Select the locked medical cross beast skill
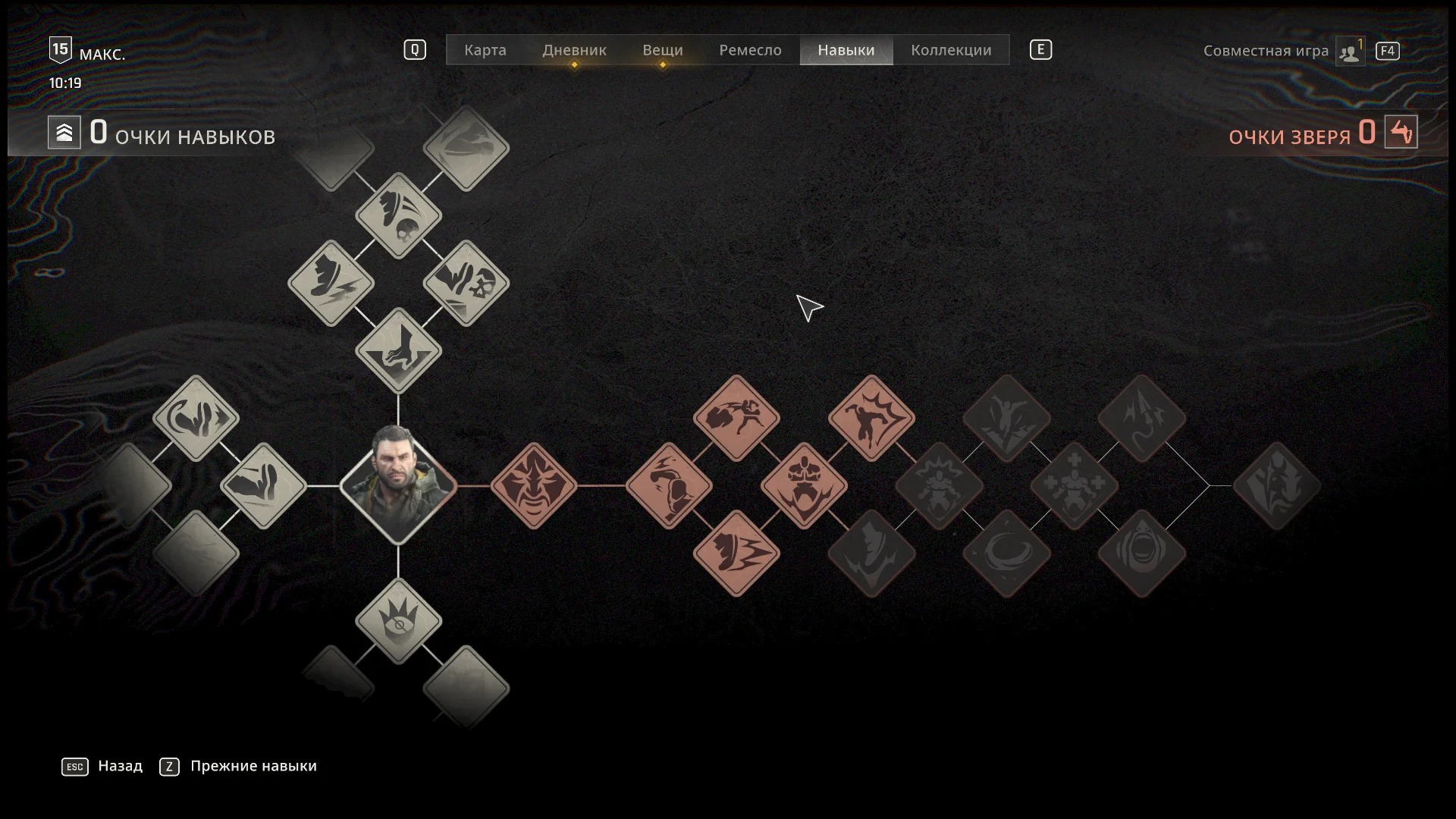This screenshot has height=819, width=1456. pyautogui.click(x=1074, y=485)
